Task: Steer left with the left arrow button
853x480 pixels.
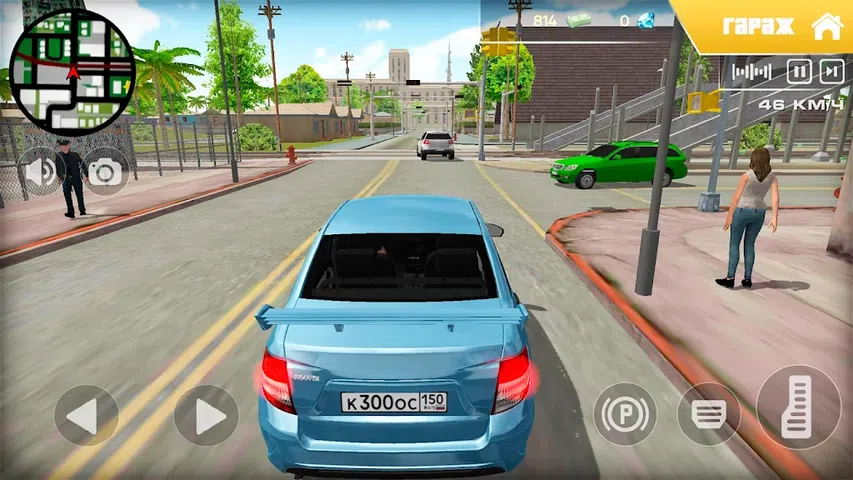Action: click(x=86, y=415)
